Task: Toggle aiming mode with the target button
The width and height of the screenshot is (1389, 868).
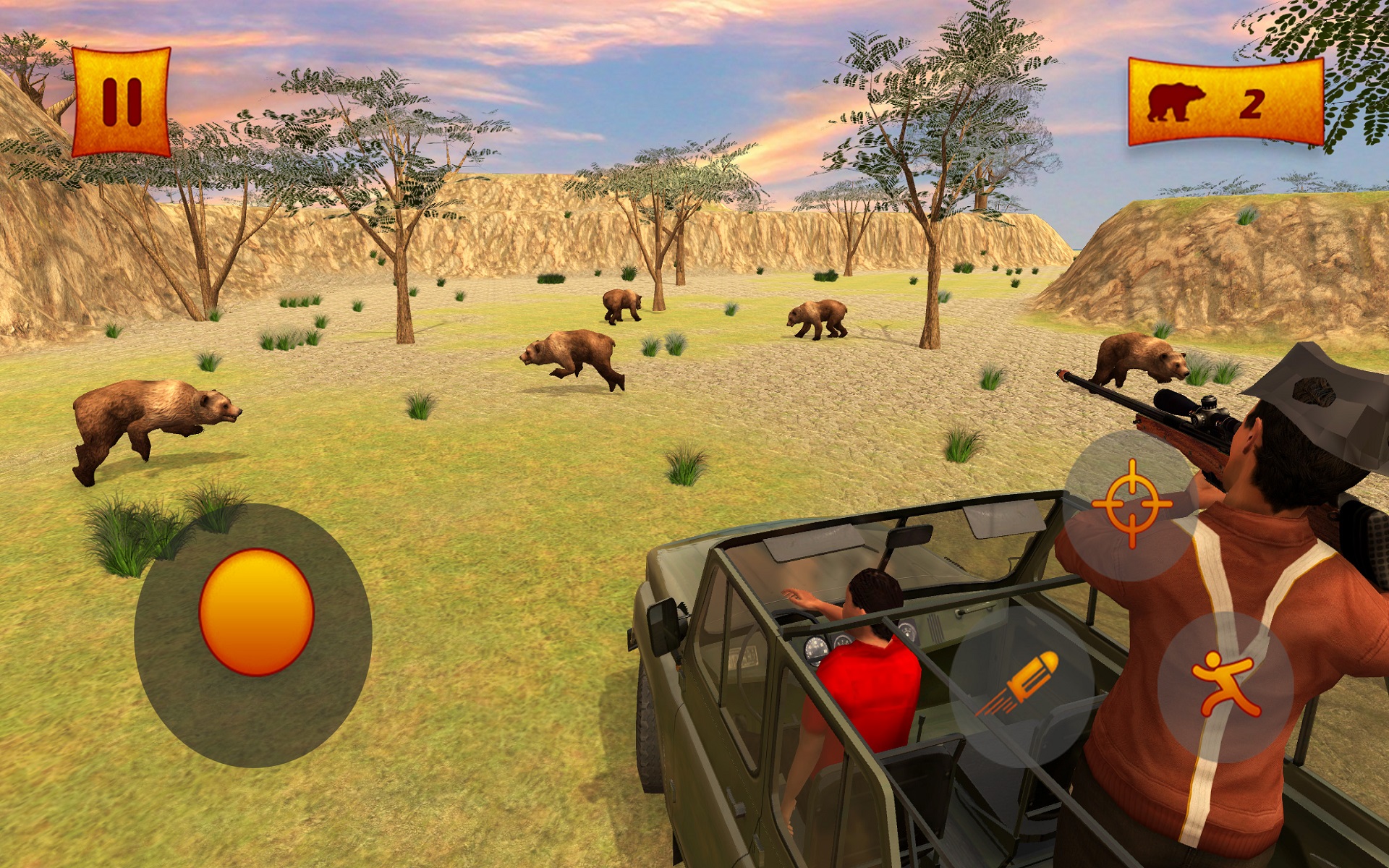Action: (x=1132, y=503)
